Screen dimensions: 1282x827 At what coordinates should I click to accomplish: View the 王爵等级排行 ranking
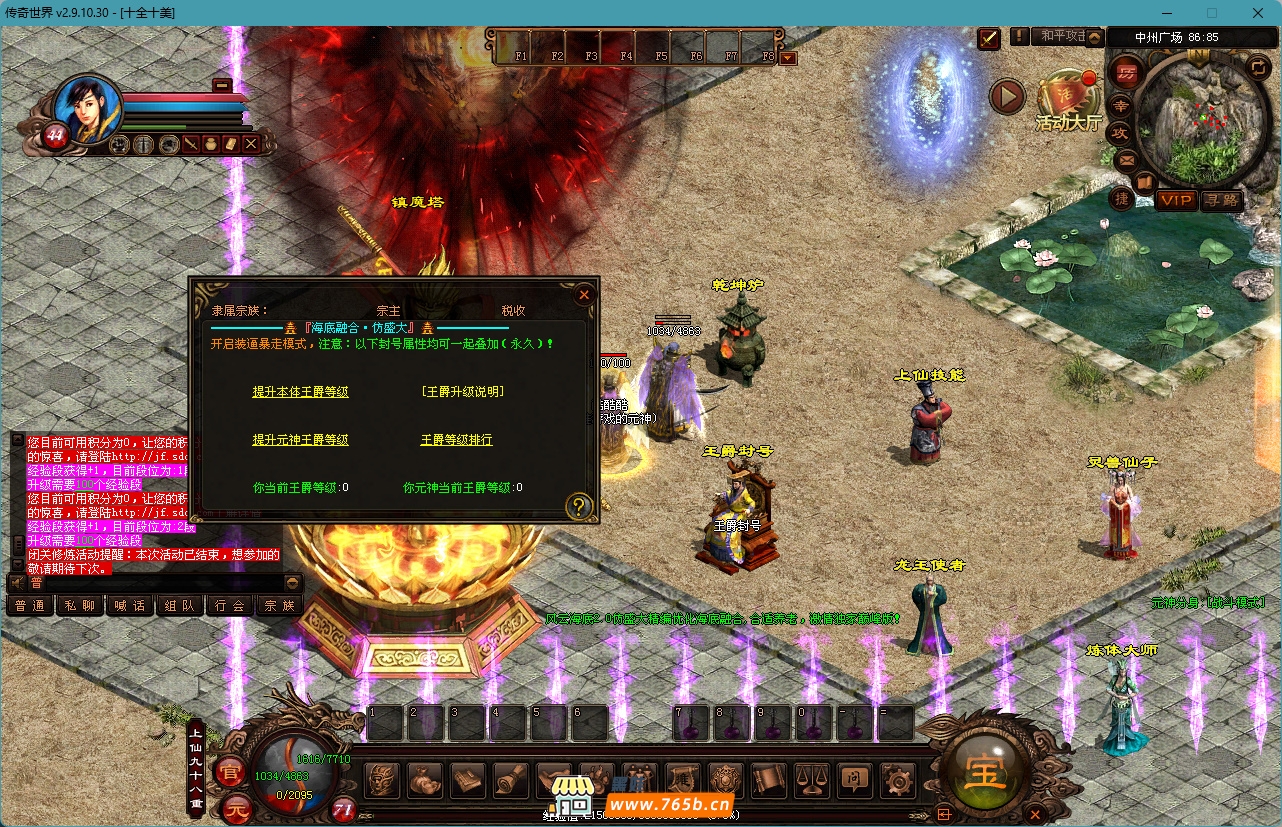click(456, 440)
